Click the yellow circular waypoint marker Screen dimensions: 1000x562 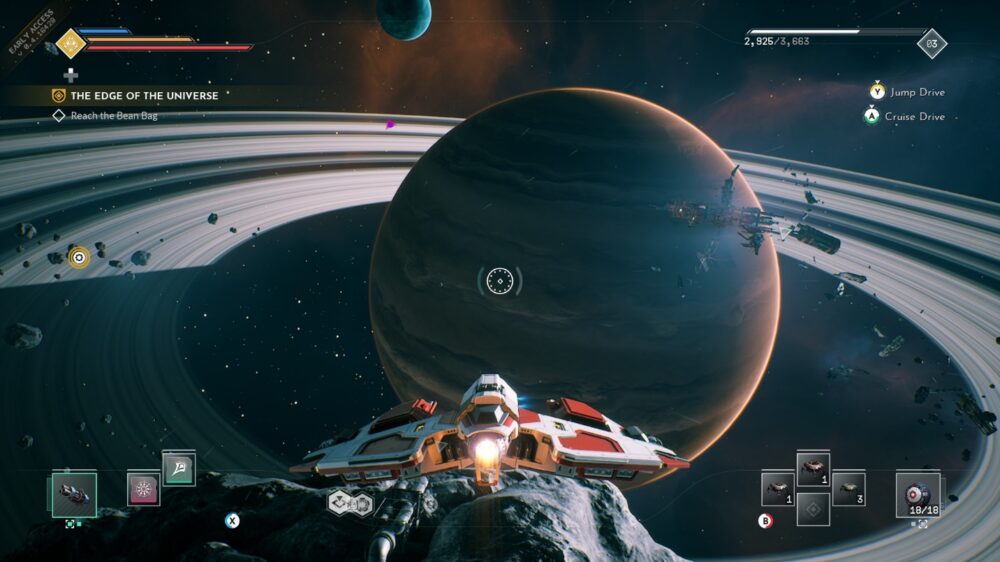78,257
